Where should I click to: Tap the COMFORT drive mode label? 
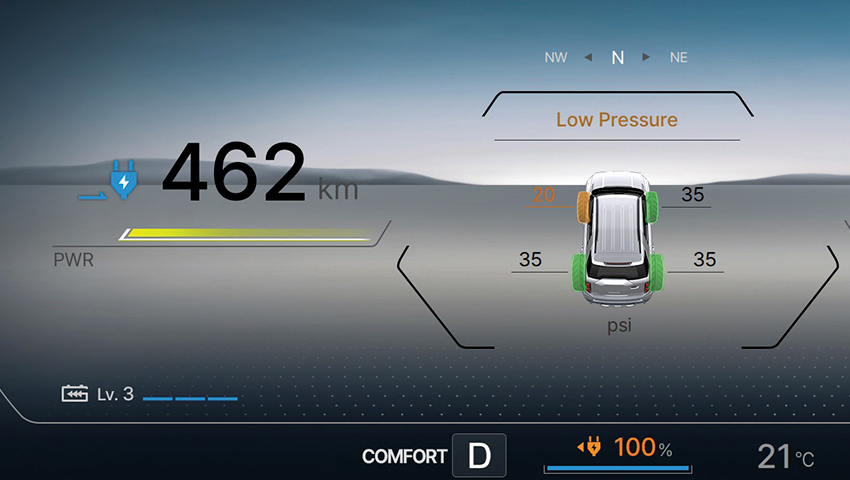pos(404,457)
